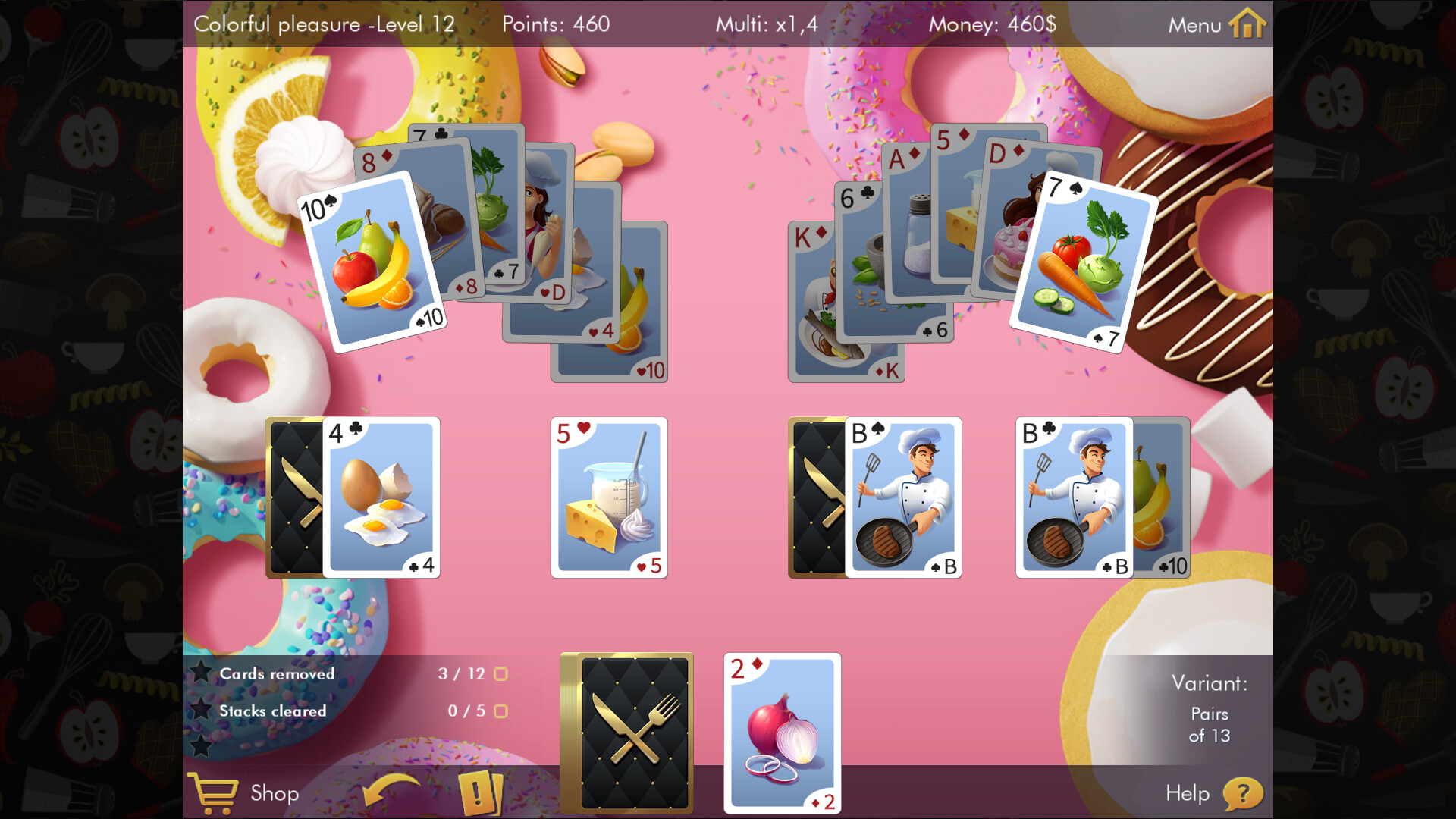This screenshot has width=1456, height=819.
Task: Toggle the checkbox beside the 0/5 counter
Action: 500,711
